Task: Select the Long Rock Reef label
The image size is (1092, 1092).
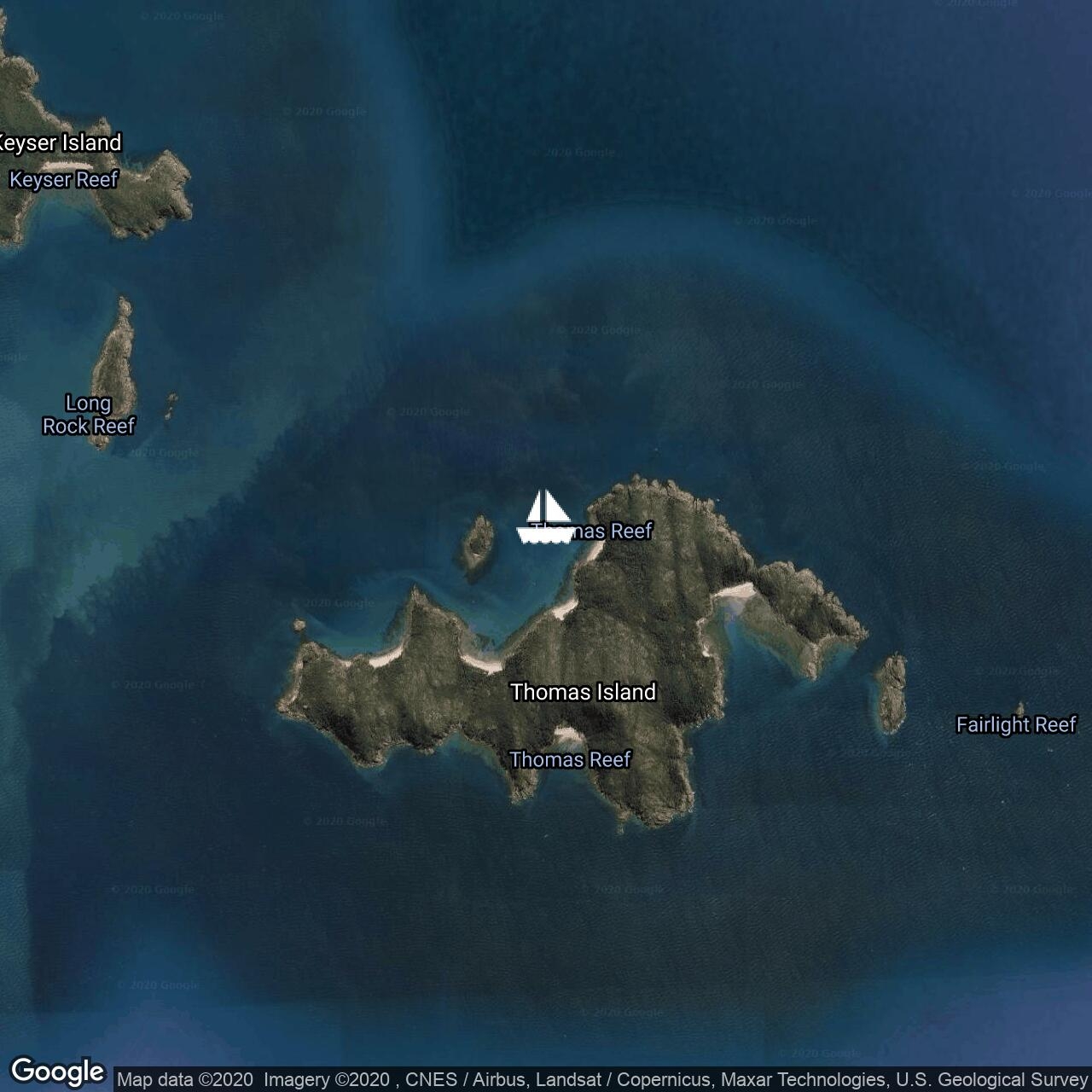Action: (x=89, y=415)
